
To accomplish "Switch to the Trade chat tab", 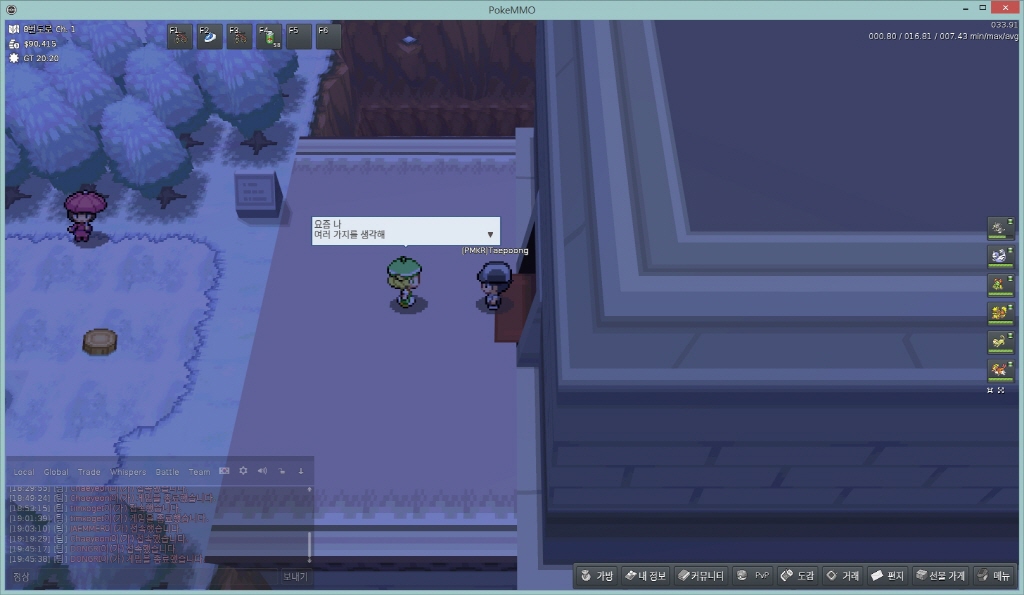I will point(89,472).
